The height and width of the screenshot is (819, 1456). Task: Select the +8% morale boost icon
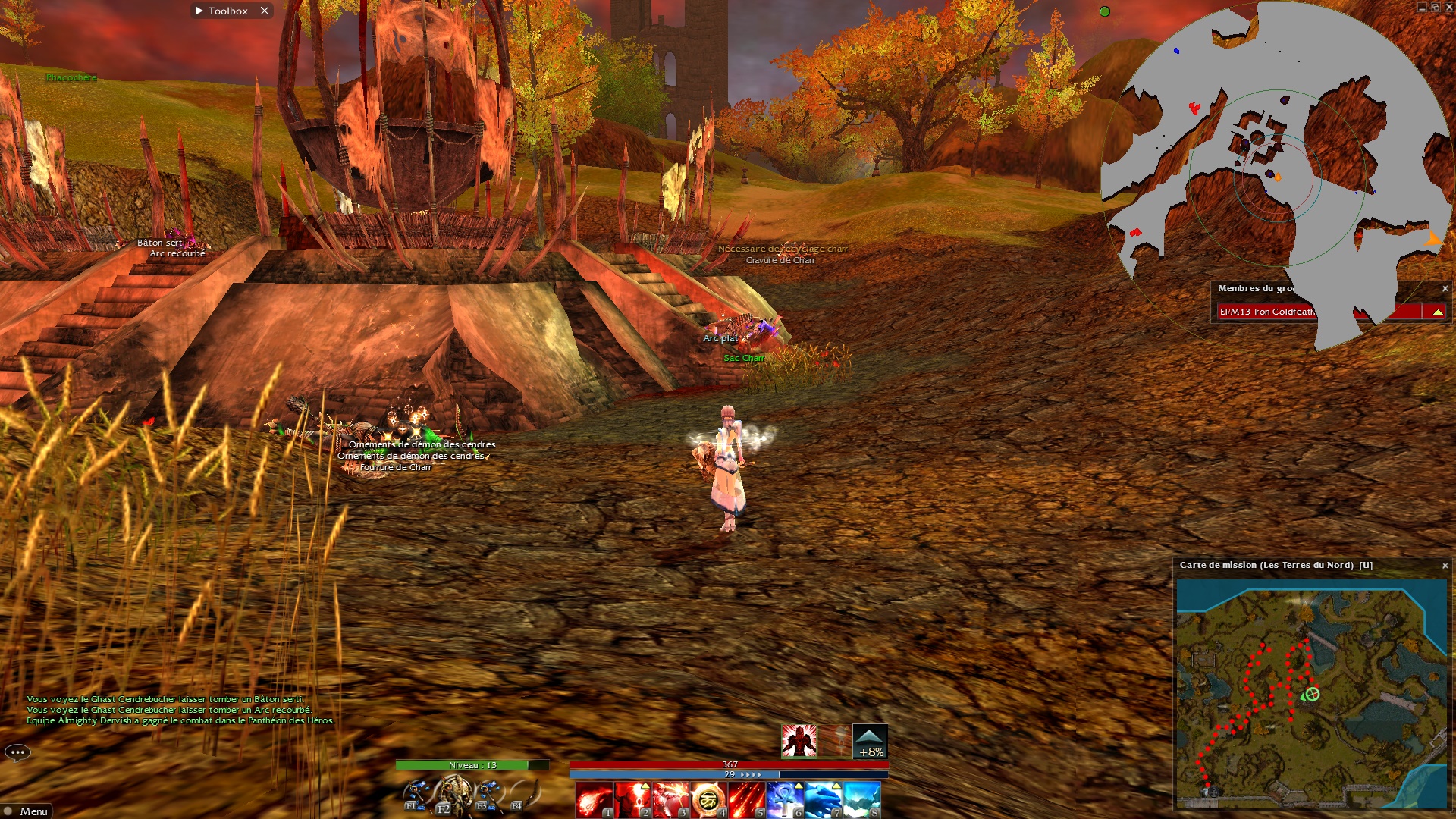point(870,741)
